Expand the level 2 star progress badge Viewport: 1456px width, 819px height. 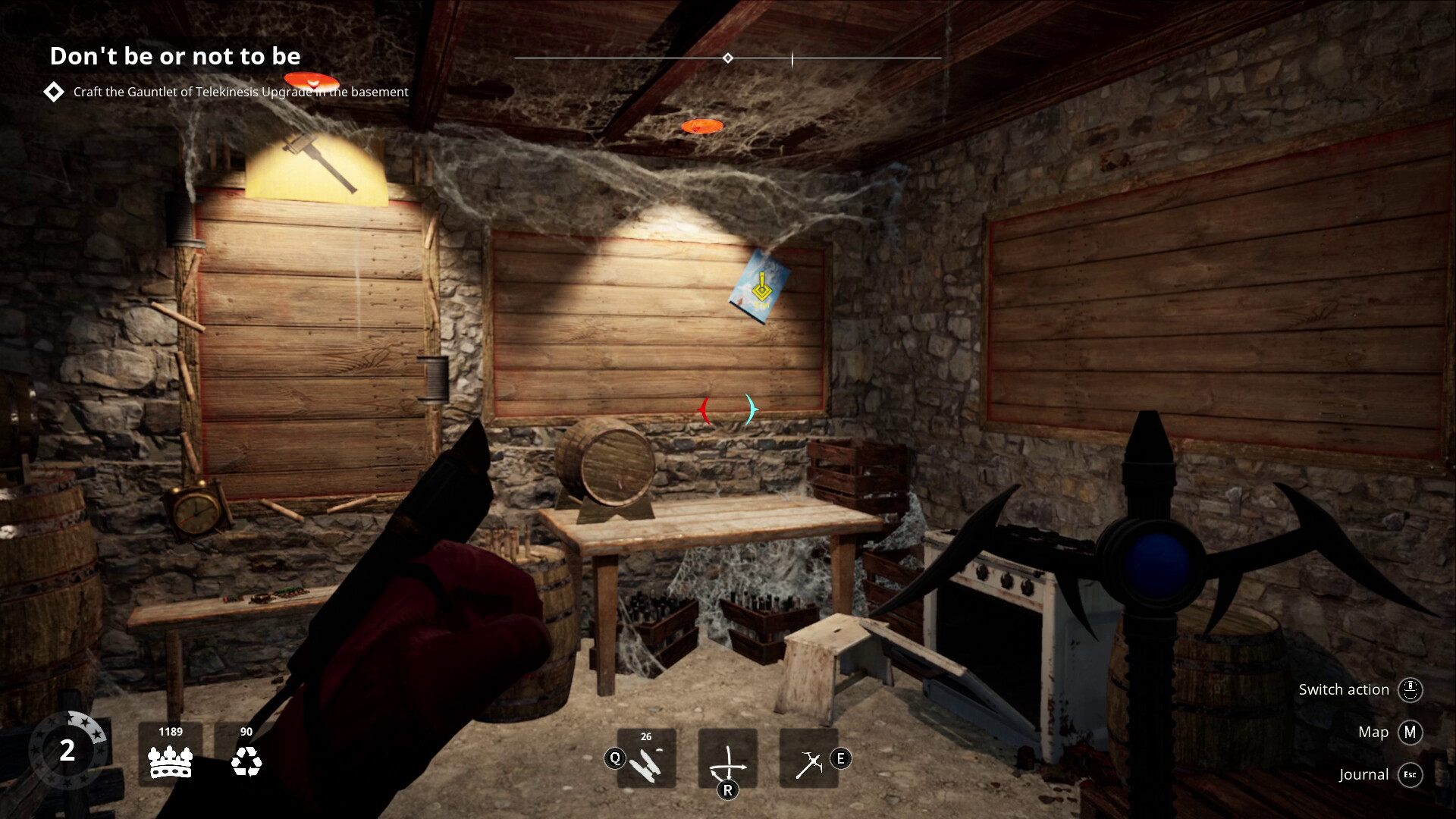click(69, 752)
